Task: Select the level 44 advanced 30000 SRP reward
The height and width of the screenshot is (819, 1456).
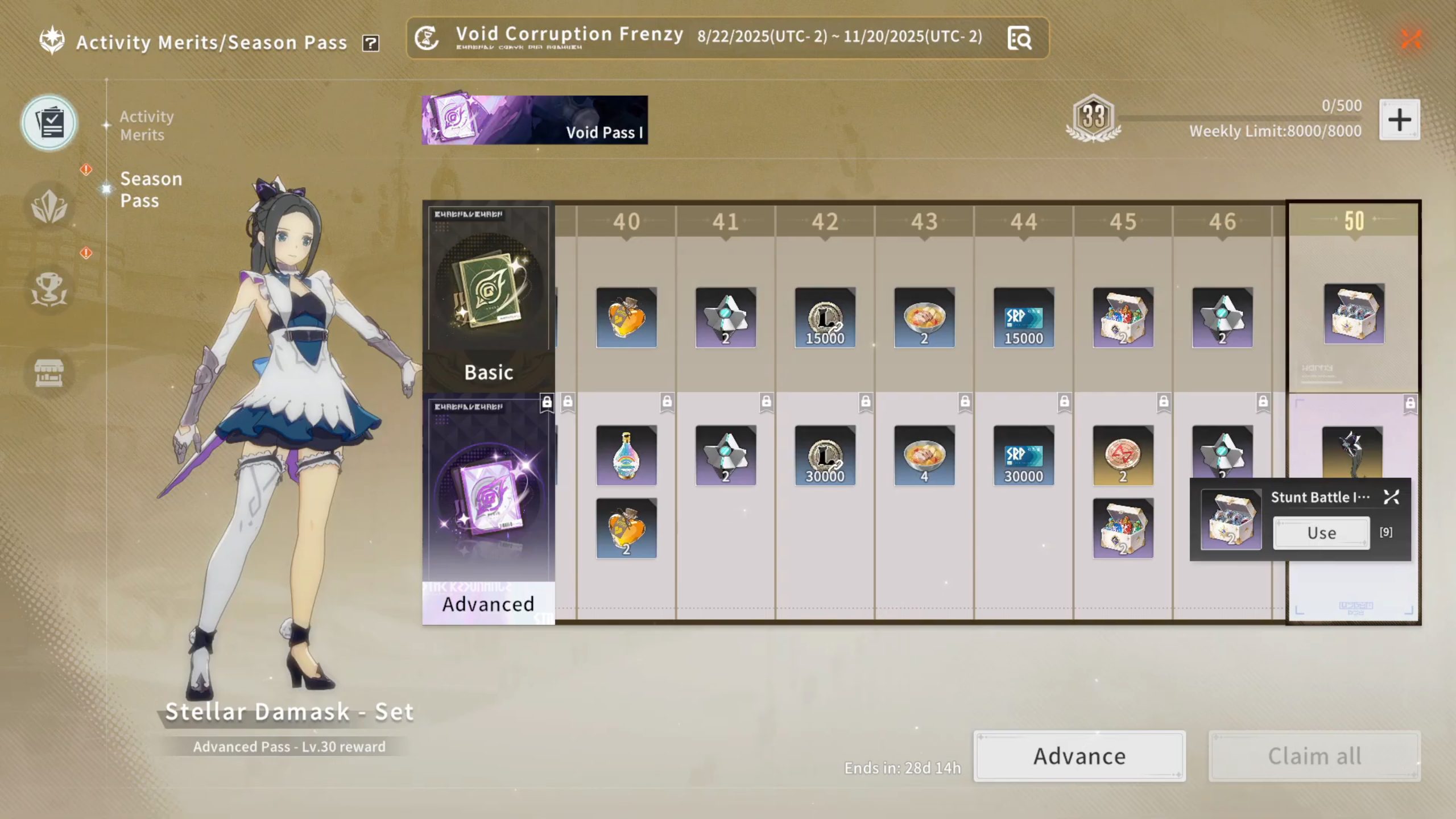Action: pyautogui.click(x=1023, y=456)
